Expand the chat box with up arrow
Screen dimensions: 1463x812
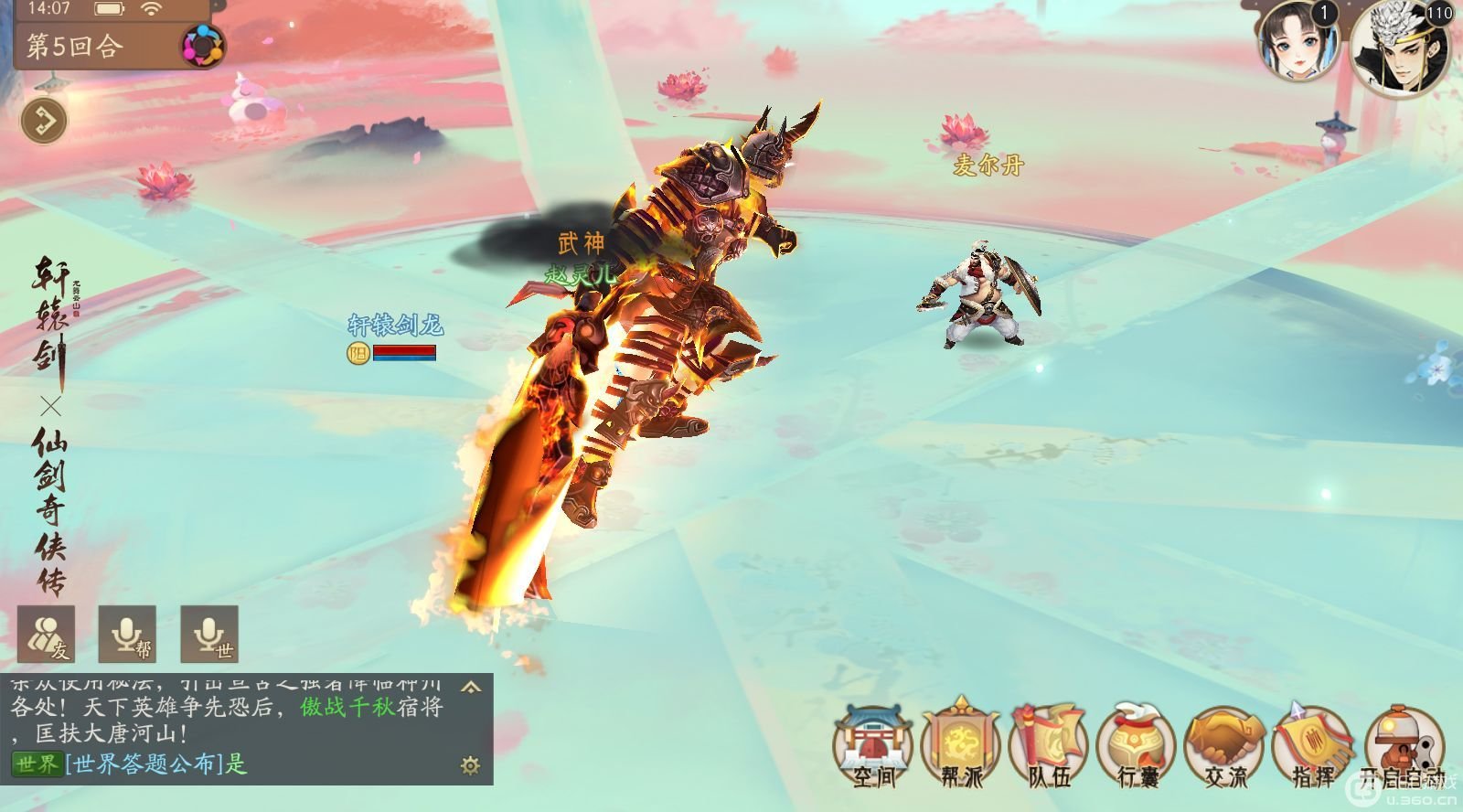(x=470, y=686)
